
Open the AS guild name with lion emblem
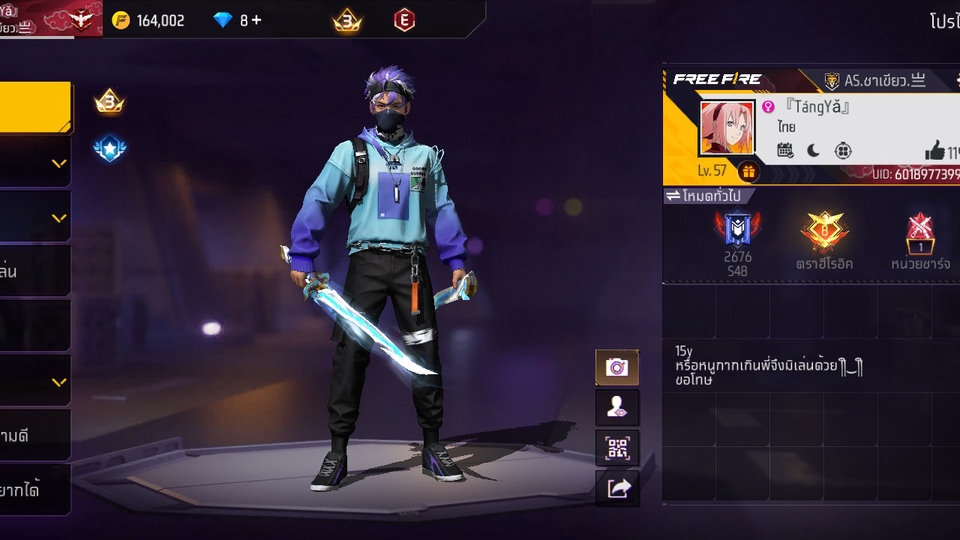[874, 81]
